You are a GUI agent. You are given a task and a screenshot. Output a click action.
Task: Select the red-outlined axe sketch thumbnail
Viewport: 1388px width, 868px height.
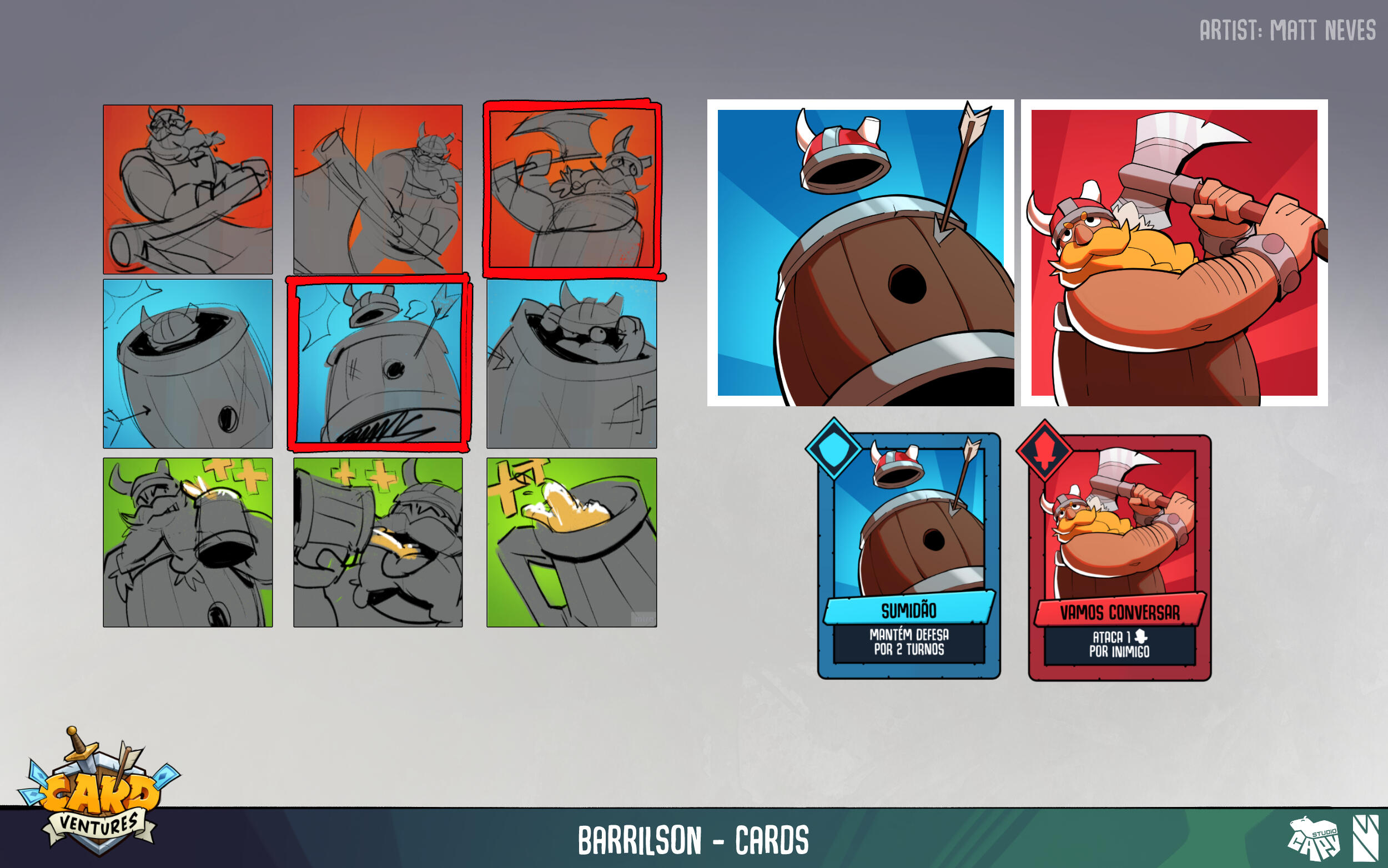572,187
